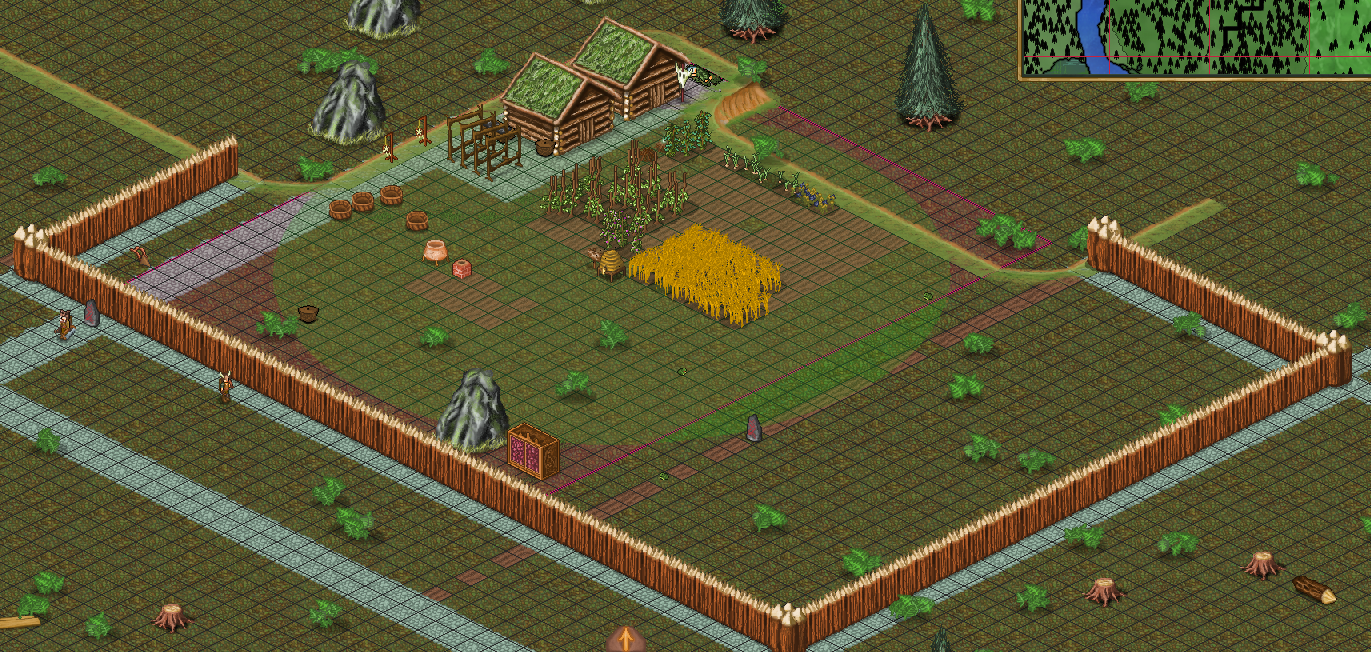Image resolution: width=1371 pixels, height=652 pixels.
Task: Click the orange up-arrow button
Action: pos(625,639)
